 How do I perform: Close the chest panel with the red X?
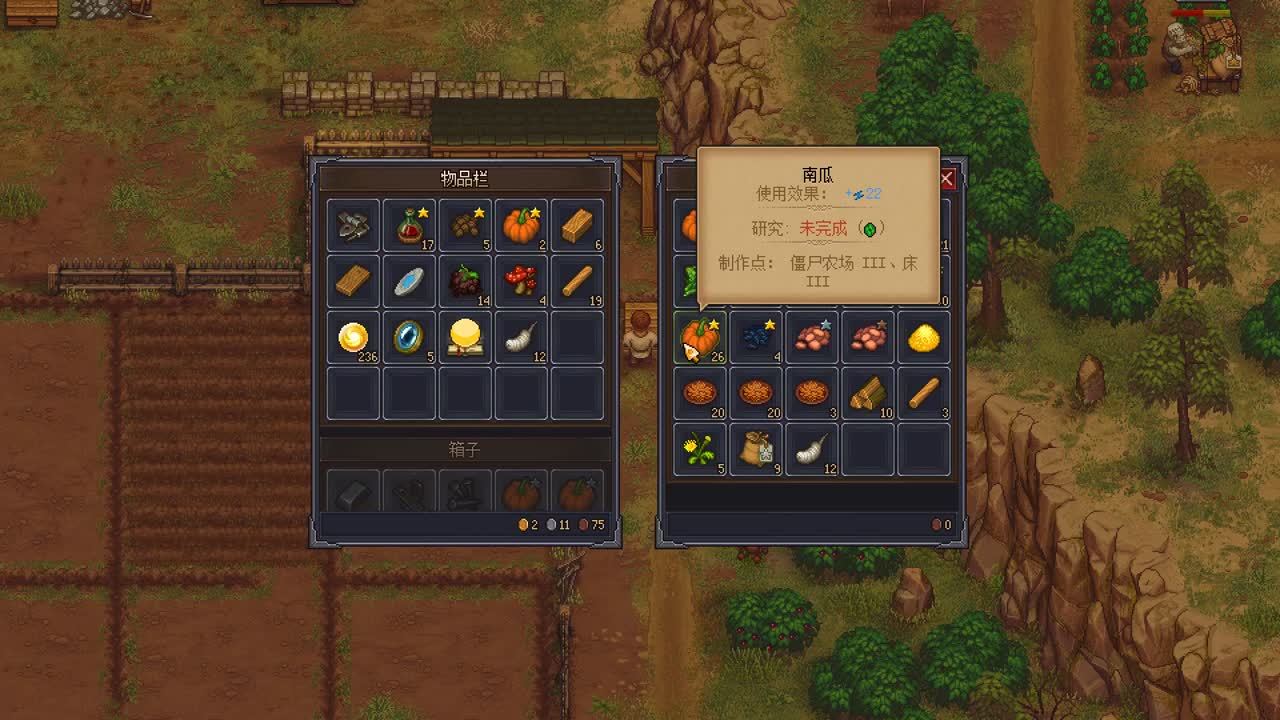[x=946, y=179]
